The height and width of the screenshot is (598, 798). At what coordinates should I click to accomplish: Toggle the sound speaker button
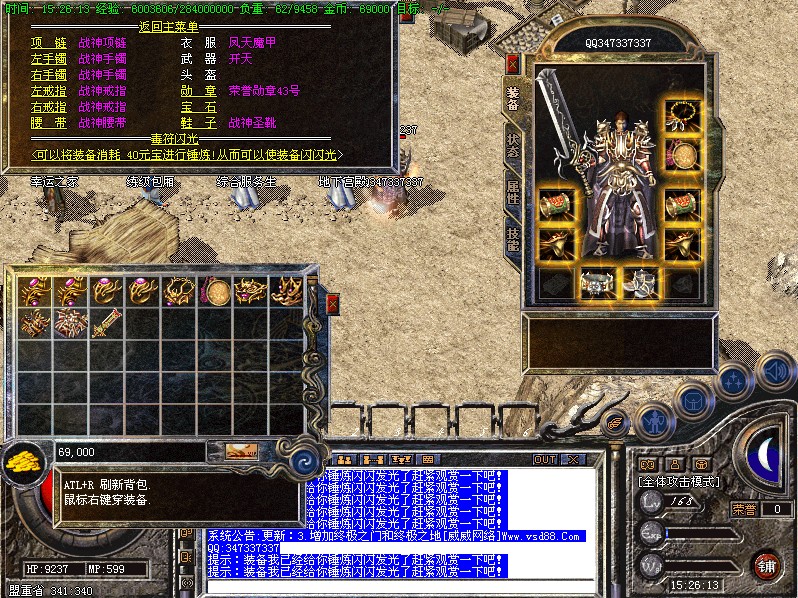(772, 372)
